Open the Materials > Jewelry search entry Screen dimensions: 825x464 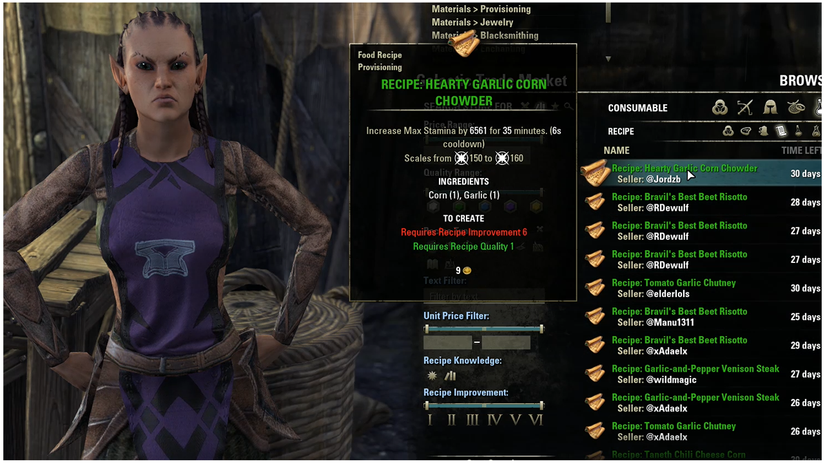pyautogui.click(x=474, y=22)
